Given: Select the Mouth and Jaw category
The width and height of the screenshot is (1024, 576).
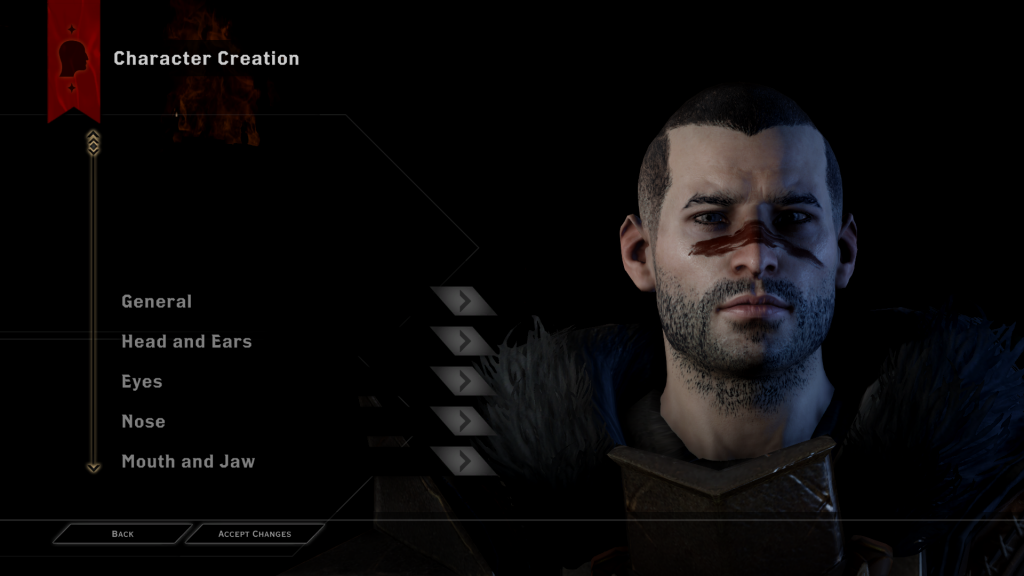Looking at the screenshot, I should pos(188,461).
